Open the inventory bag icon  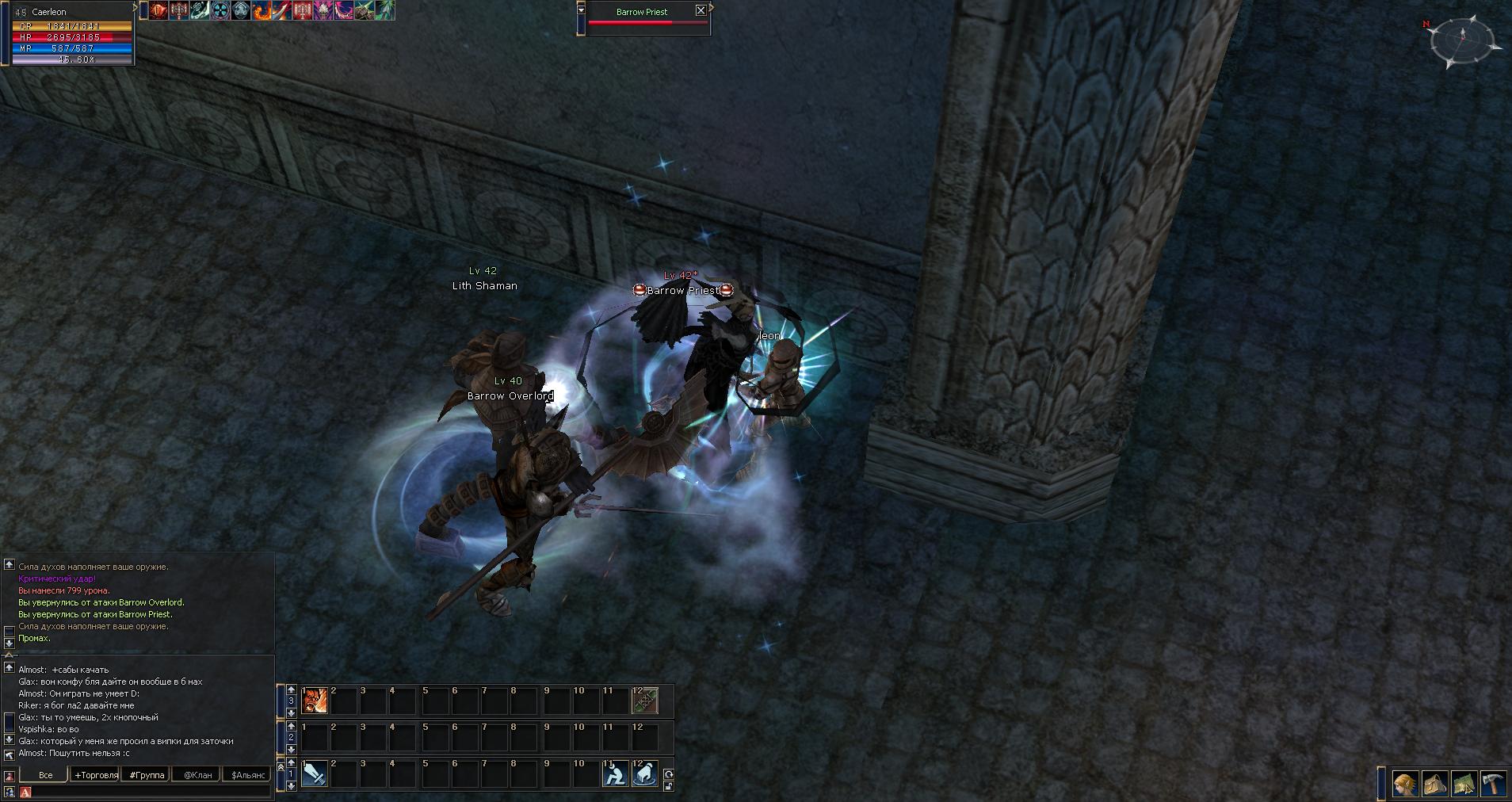pyautogui.click(x=1435, y=785)
